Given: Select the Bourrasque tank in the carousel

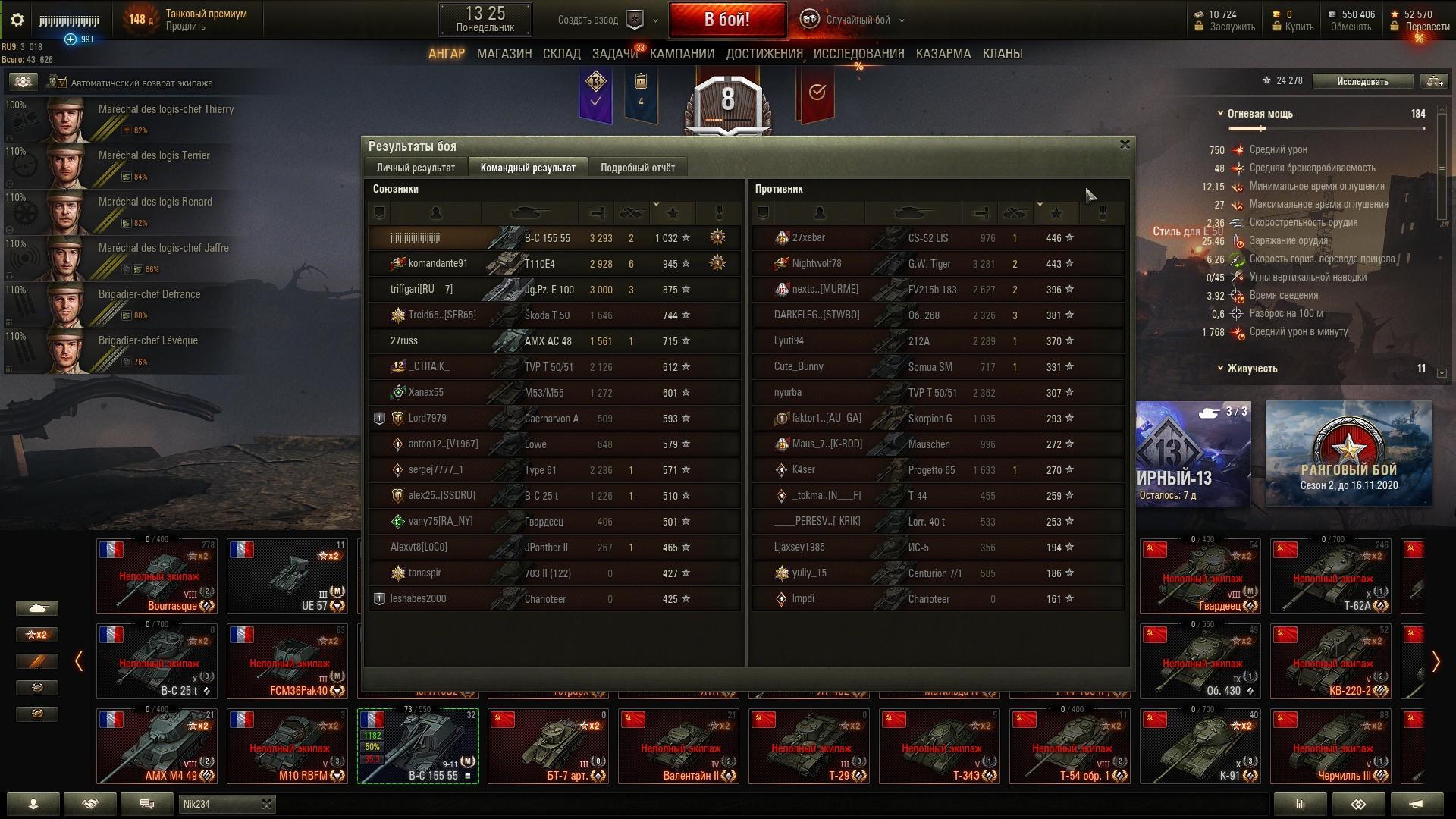Looking at the screenshot, I should pos(157,576).
